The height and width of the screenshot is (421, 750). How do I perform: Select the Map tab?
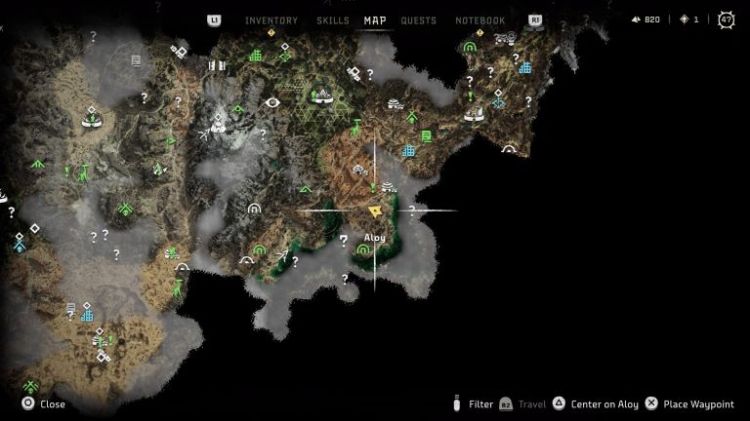(x=375, y=20)
